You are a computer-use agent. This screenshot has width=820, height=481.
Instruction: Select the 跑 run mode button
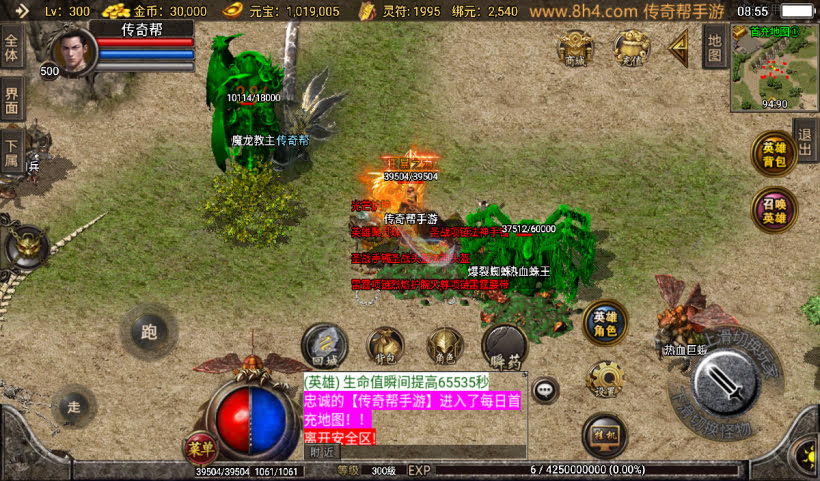(x=149, y=332)
